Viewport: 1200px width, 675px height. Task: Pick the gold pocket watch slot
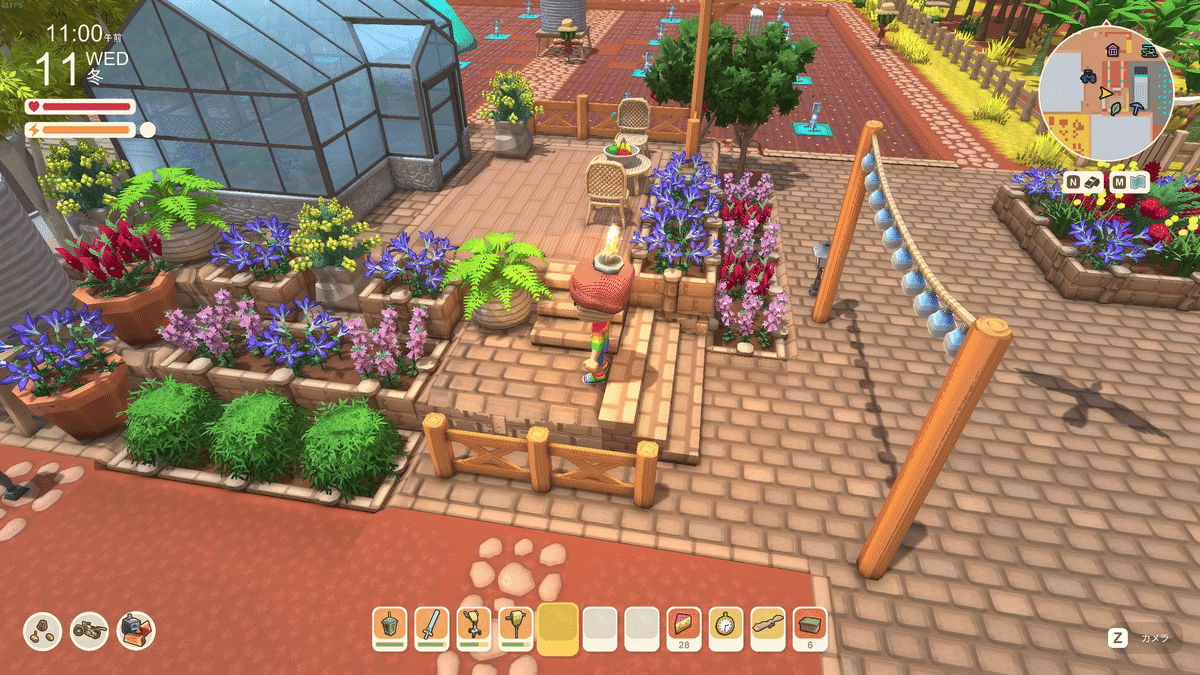pyautogui.click(x=726, y=627)
